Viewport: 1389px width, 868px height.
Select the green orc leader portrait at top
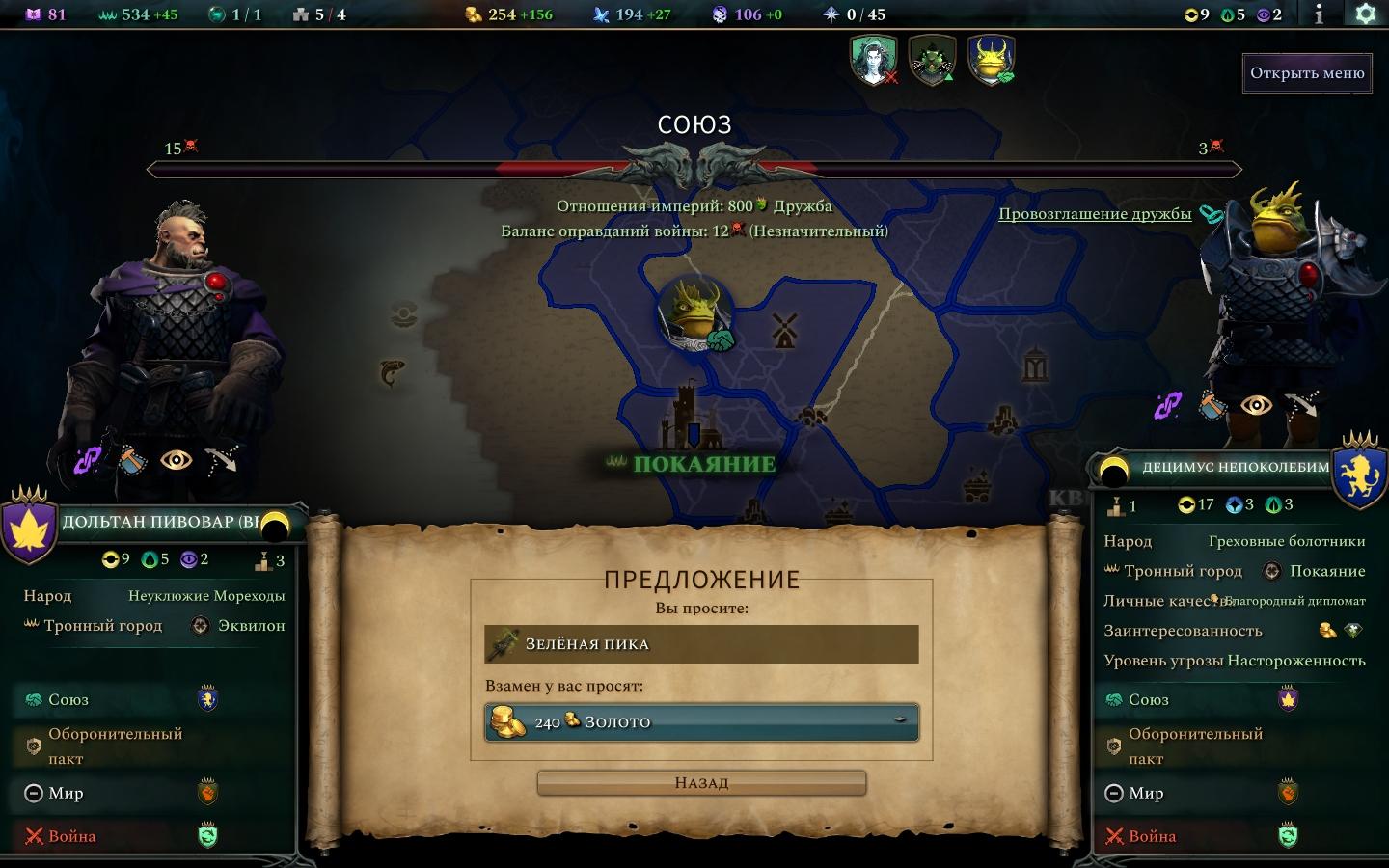click(x=932, y=60)
